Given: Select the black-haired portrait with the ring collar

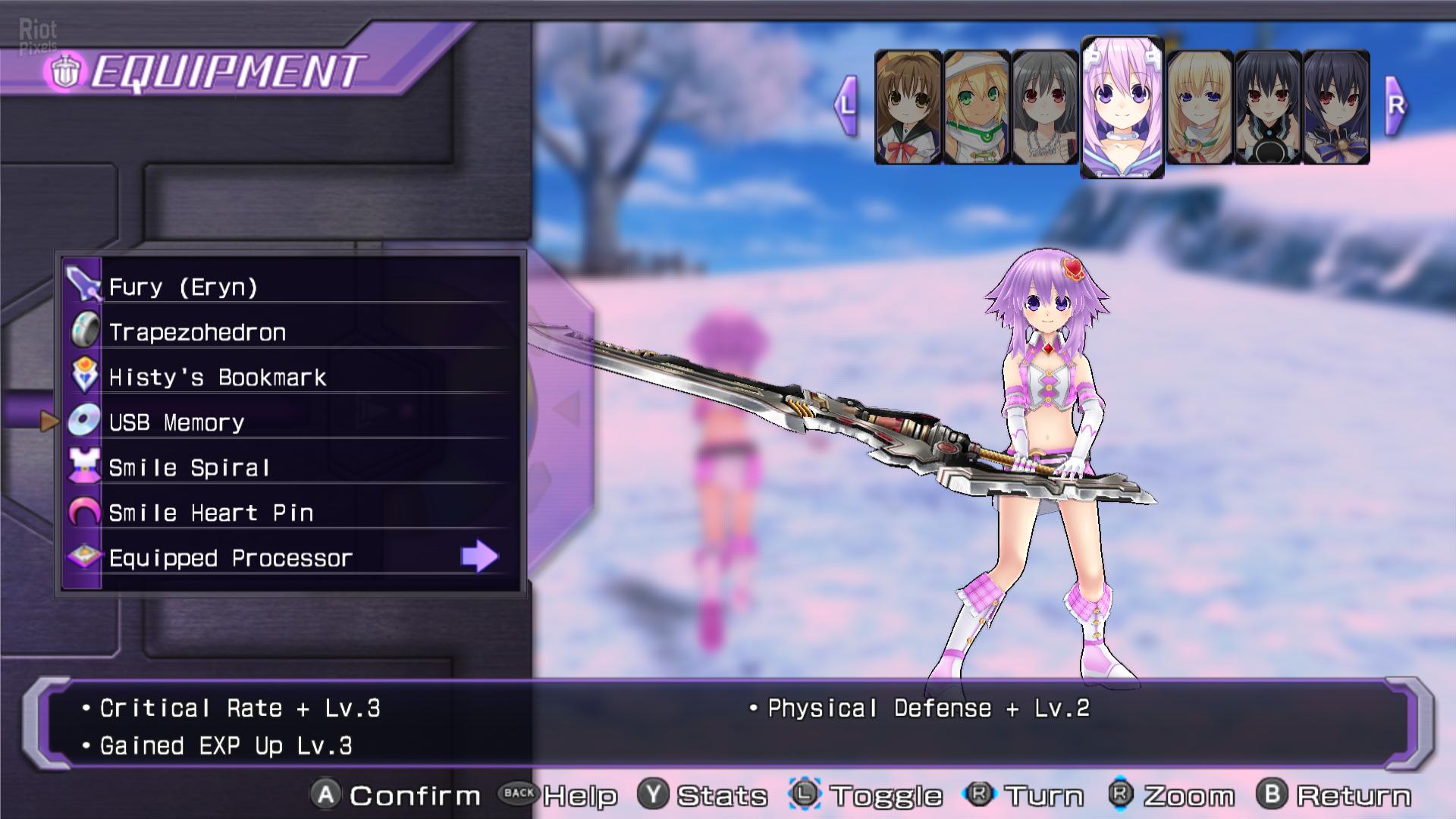Looking at the screenshot, I should tap(1268, 108).
